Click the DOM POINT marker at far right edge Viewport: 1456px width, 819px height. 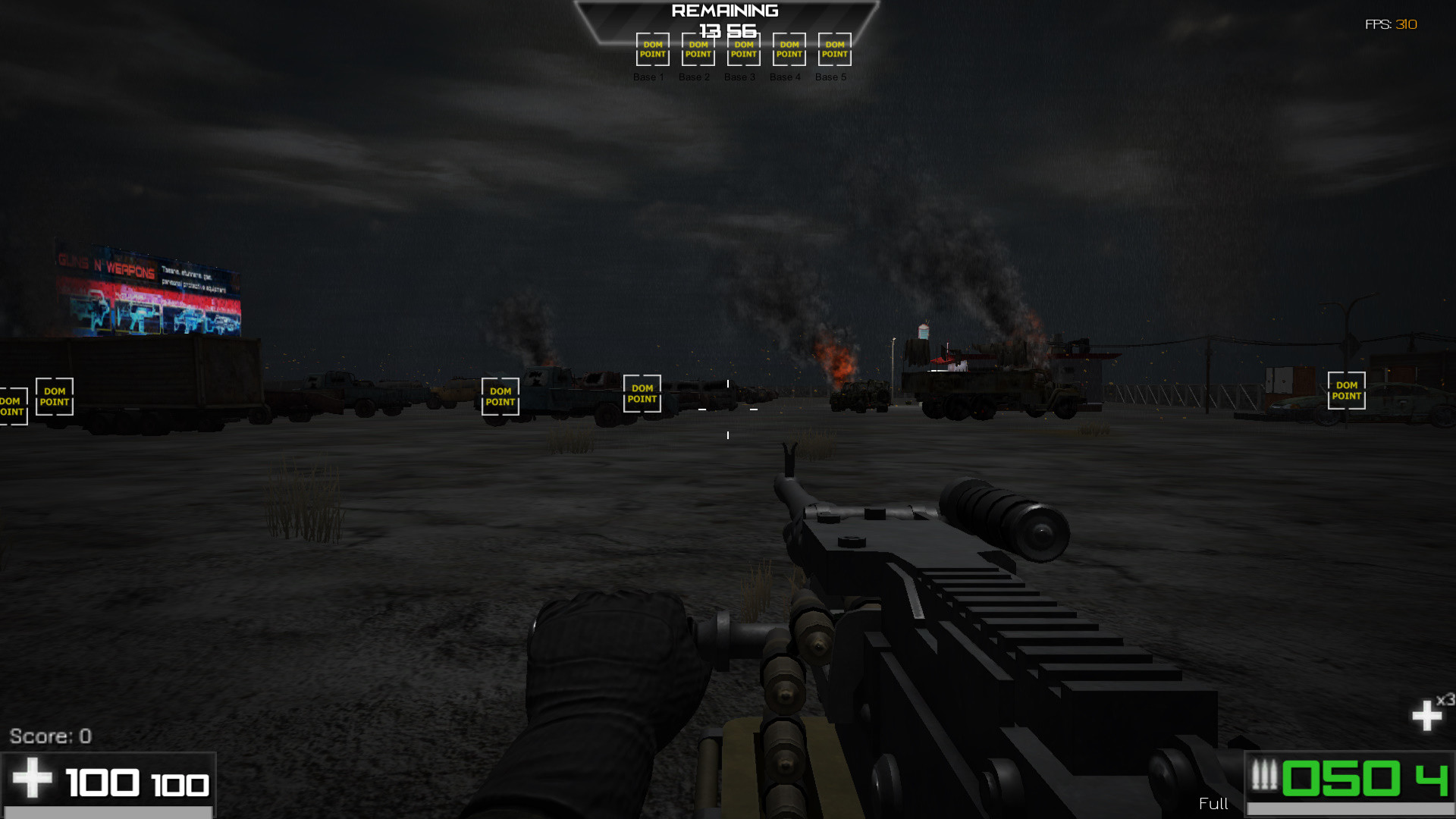coord(1346,391)
